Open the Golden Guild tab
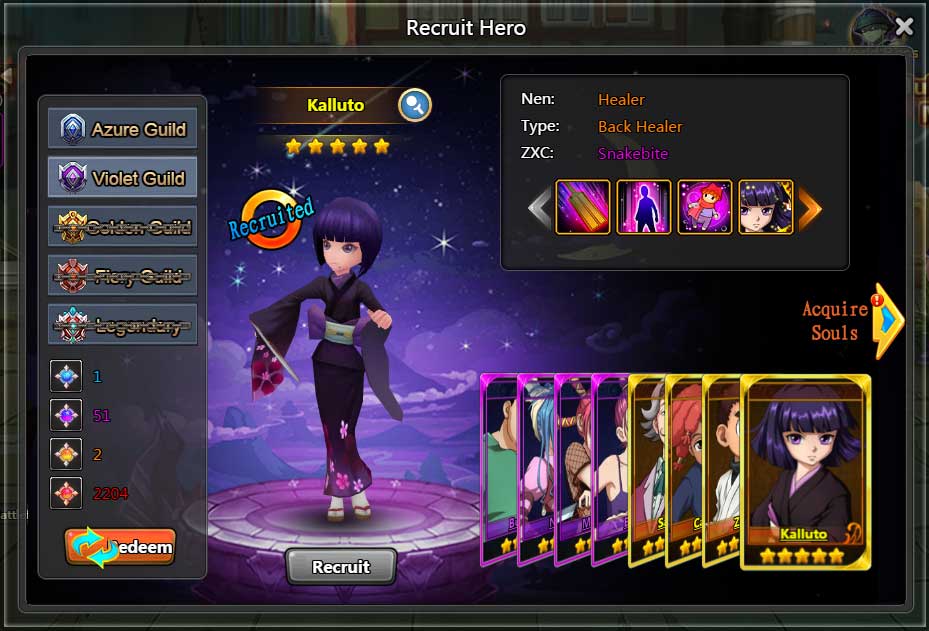Viewport: 929px width, 631px height. [123, 227]
